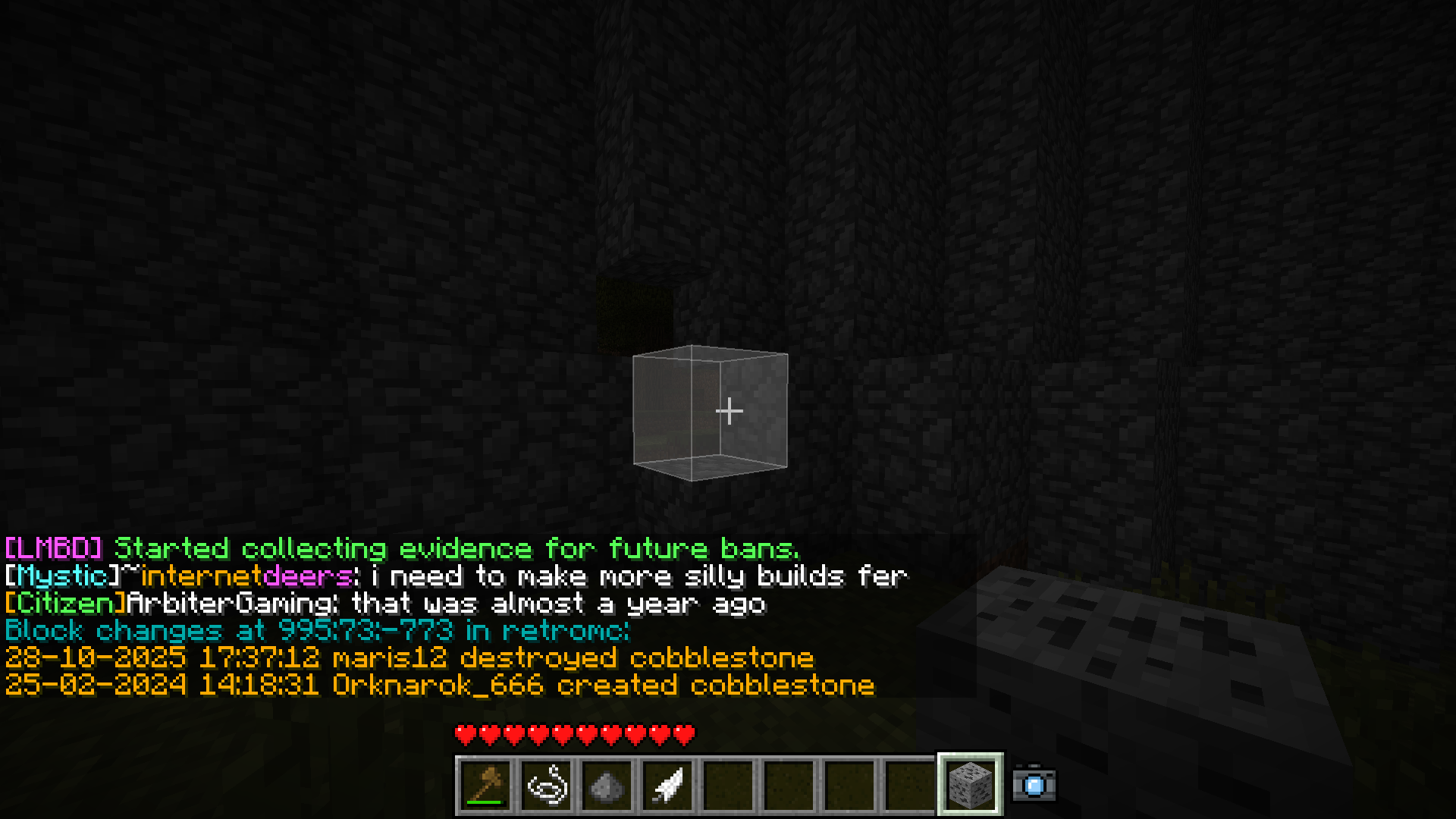Select the coal ore block slot

[971, 784]
